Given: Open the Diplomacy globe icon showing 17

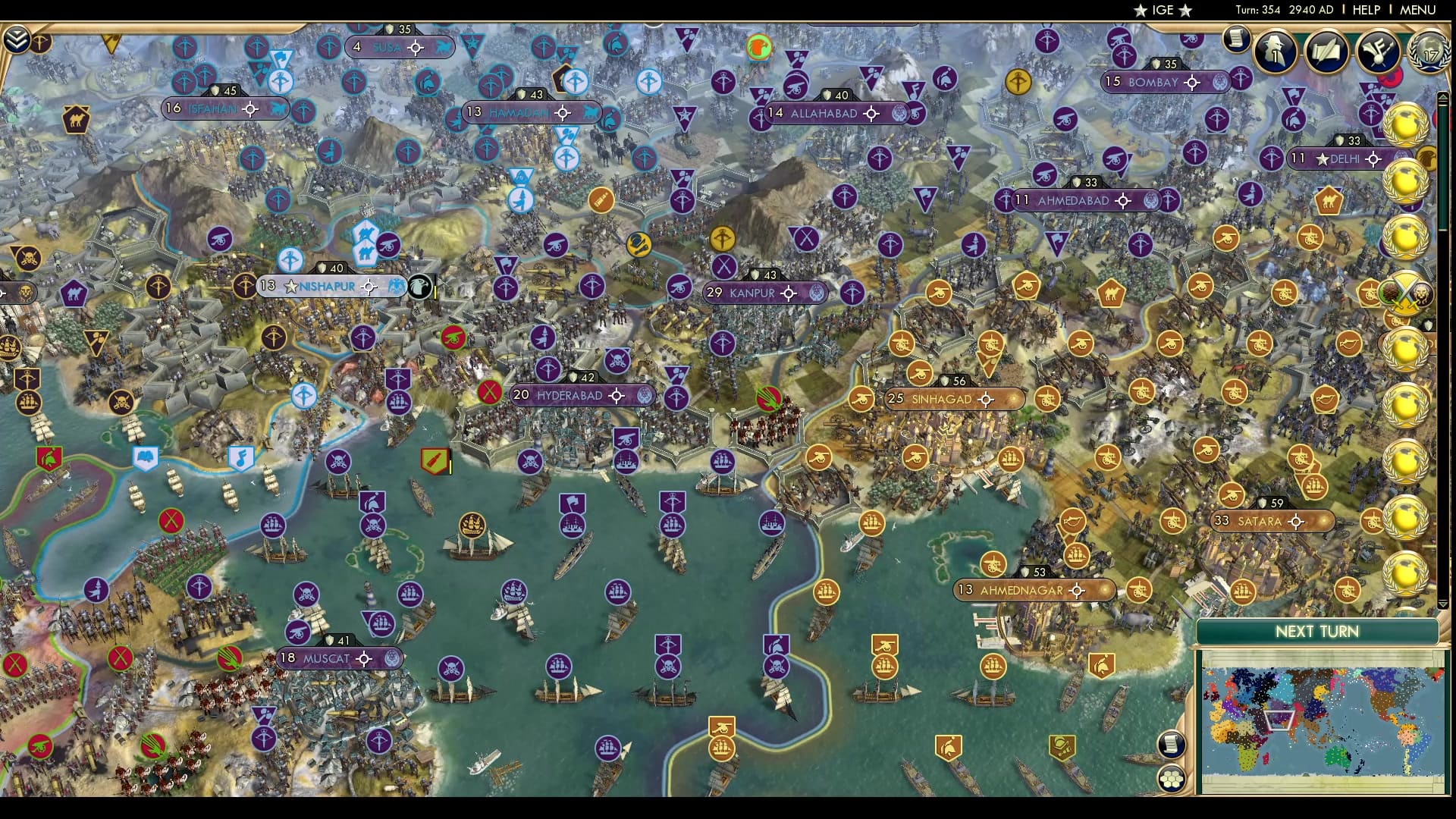Looking at the screenshot, I should 1428,52.
